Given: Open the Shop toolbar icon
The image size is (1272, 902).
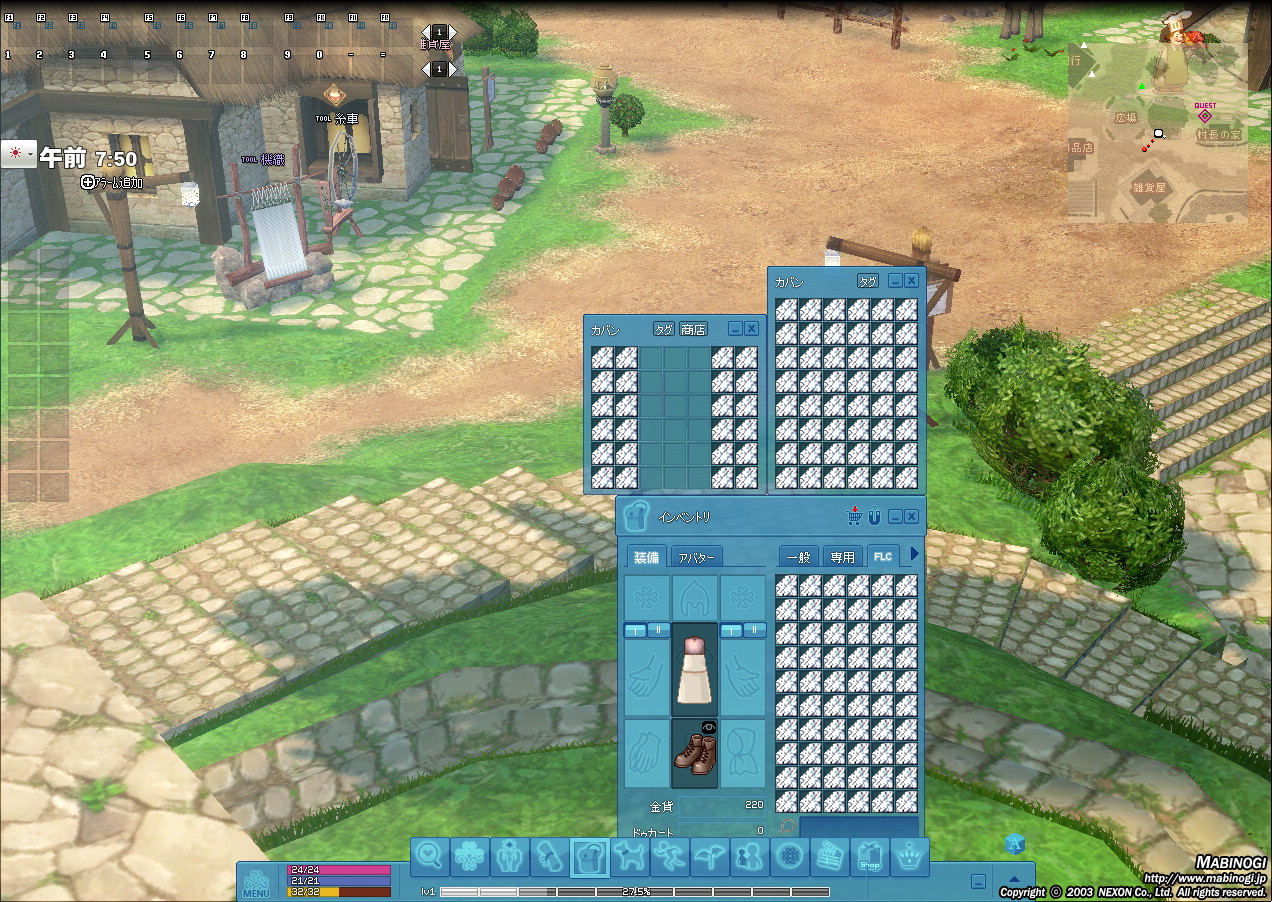Looking at the screenshot, I should (869, 857).
